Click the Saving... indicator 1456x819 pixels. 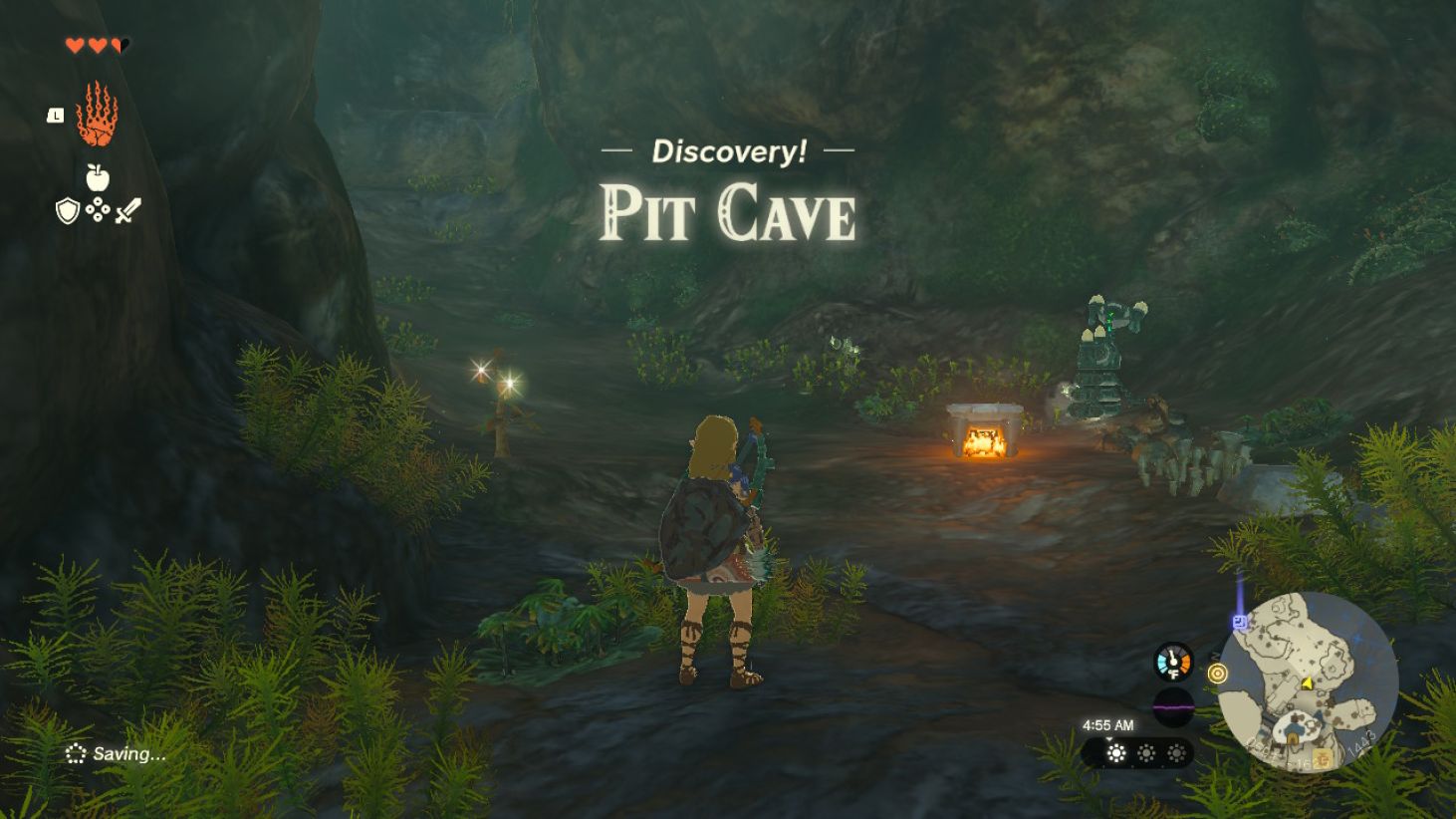(113, 753)
